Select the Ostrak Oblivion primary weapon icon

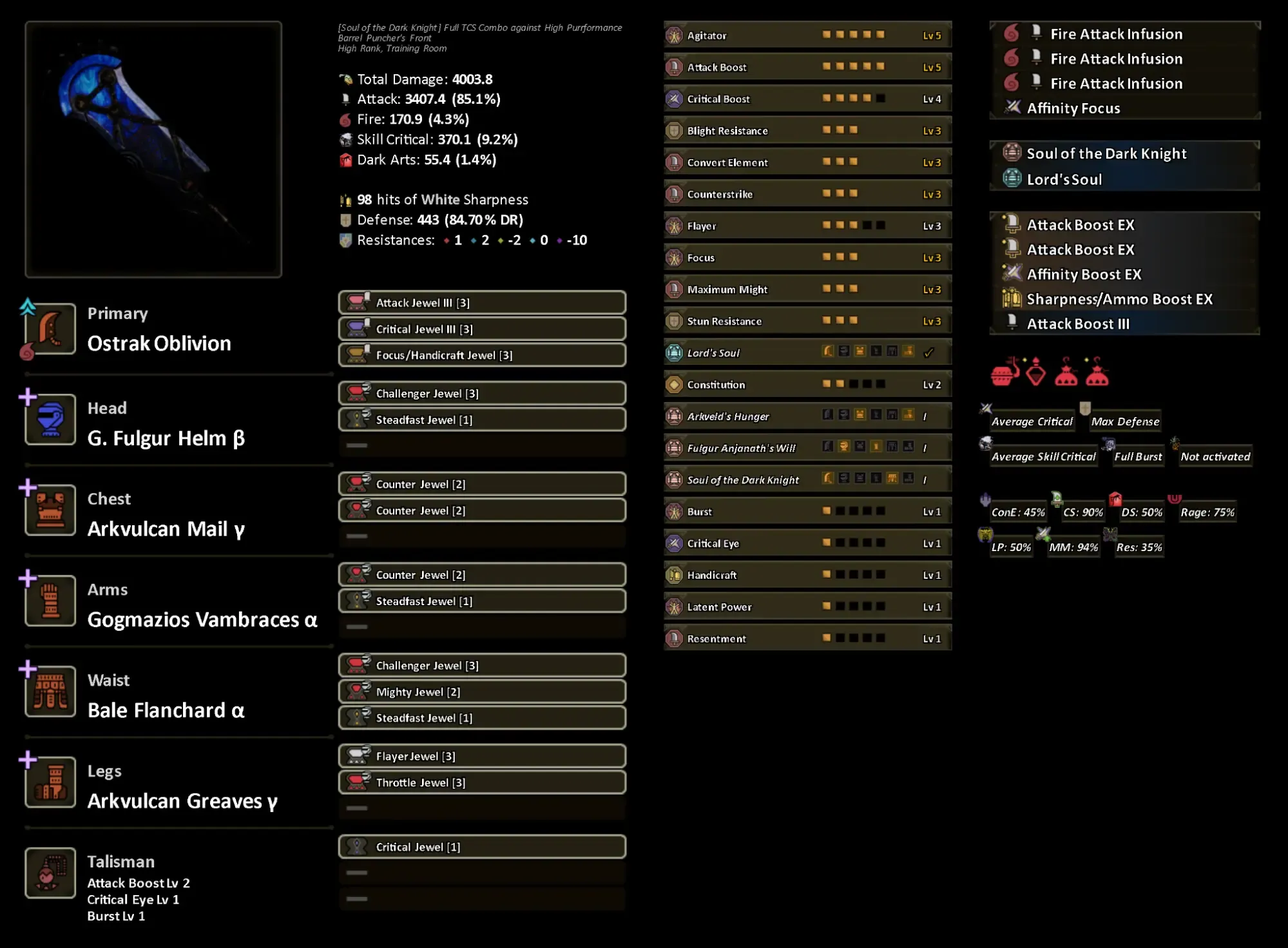click(50, 330)
